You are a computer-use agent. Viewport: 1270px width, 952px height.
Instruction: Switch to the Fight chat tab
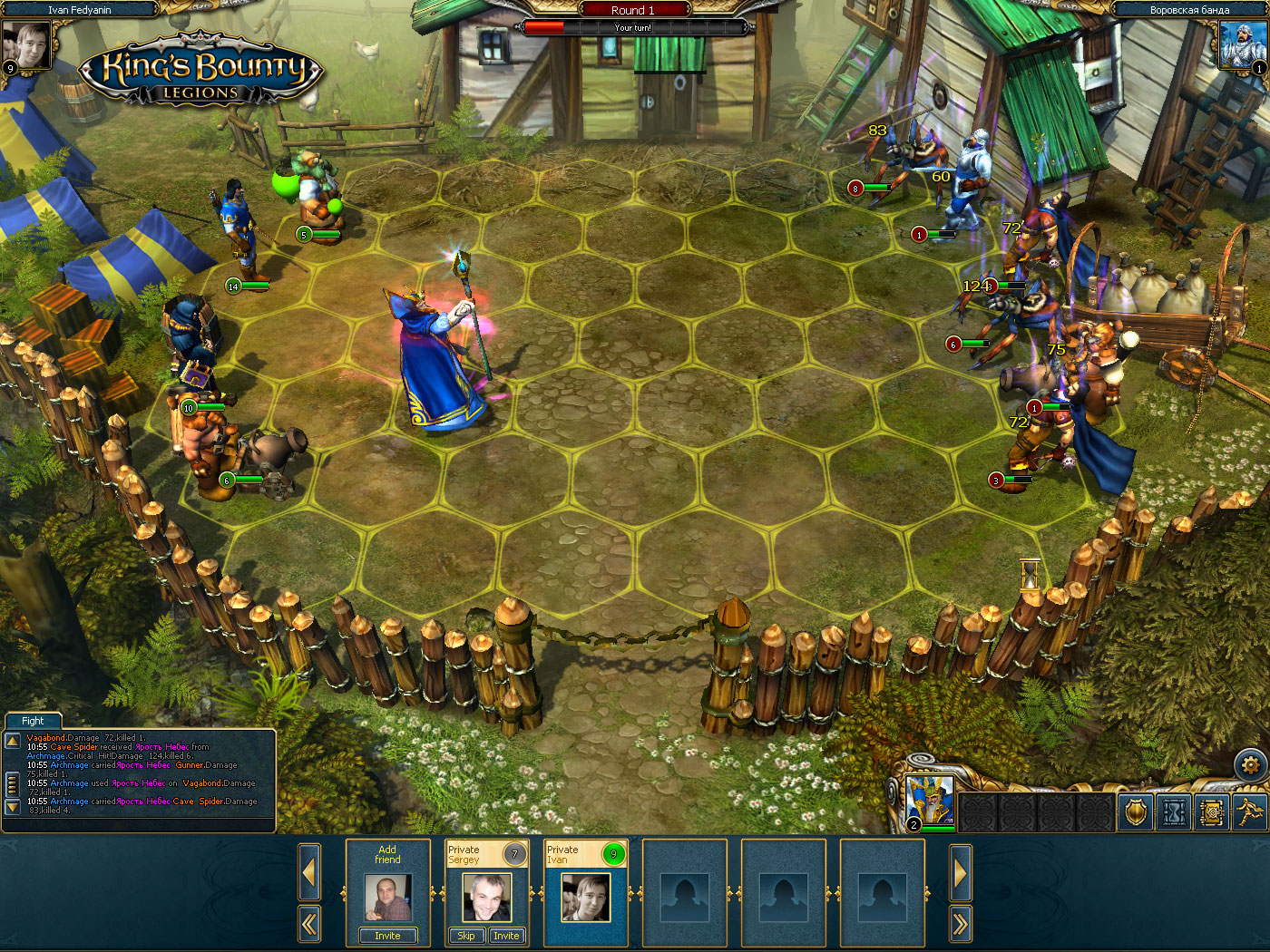[x=33, y=720]
